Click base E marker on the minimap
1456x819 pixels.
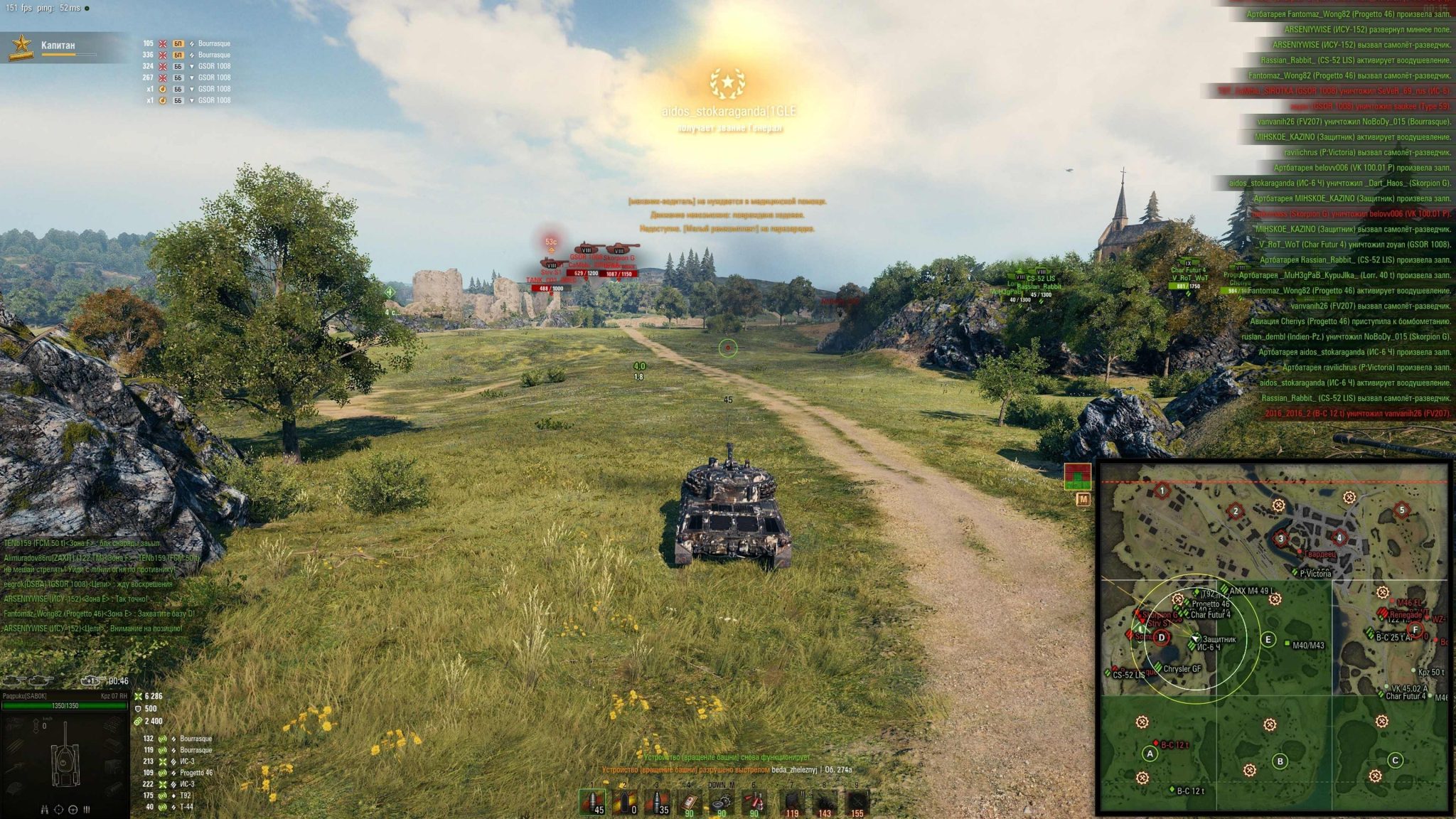pyautogui.click(x=1268, y=639)
